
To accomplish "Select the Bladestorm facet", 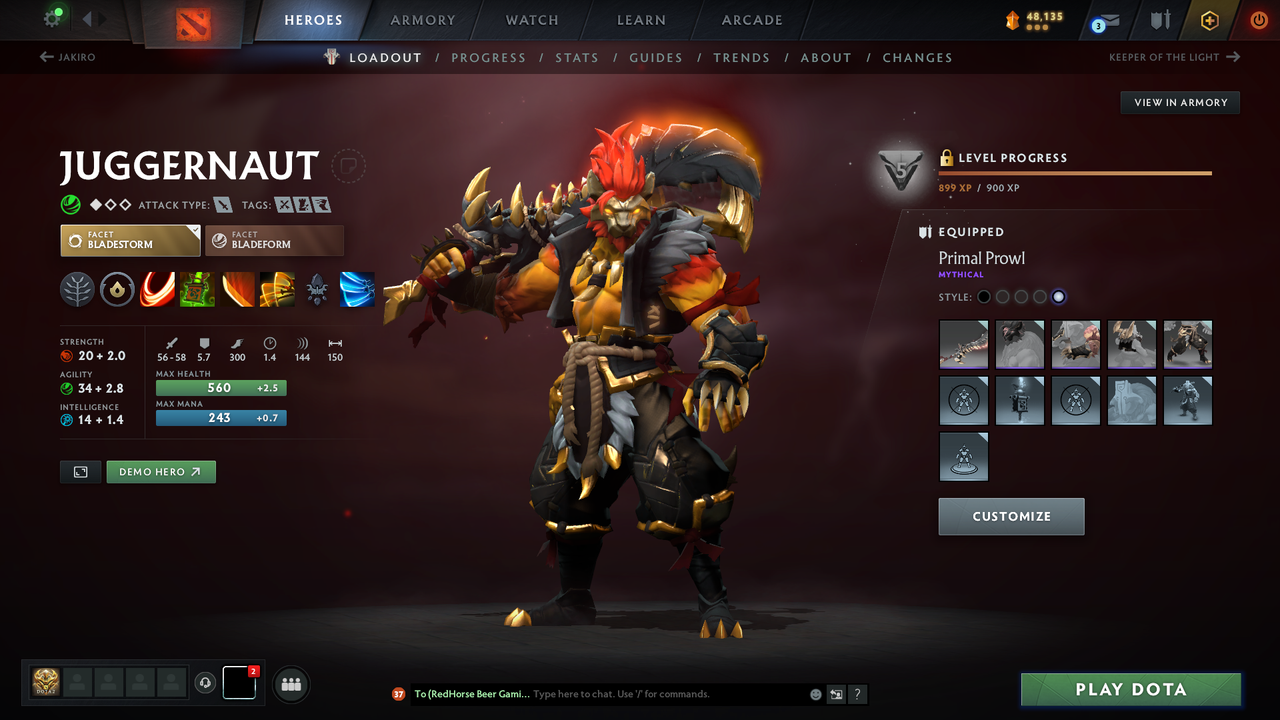I will point(130,240).
